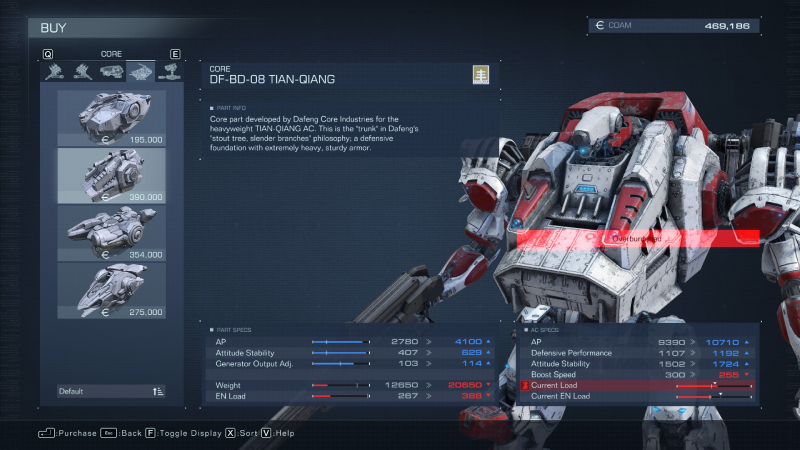Open the Default sort order selector
This screenshot has width=800, height=450.
111,391
